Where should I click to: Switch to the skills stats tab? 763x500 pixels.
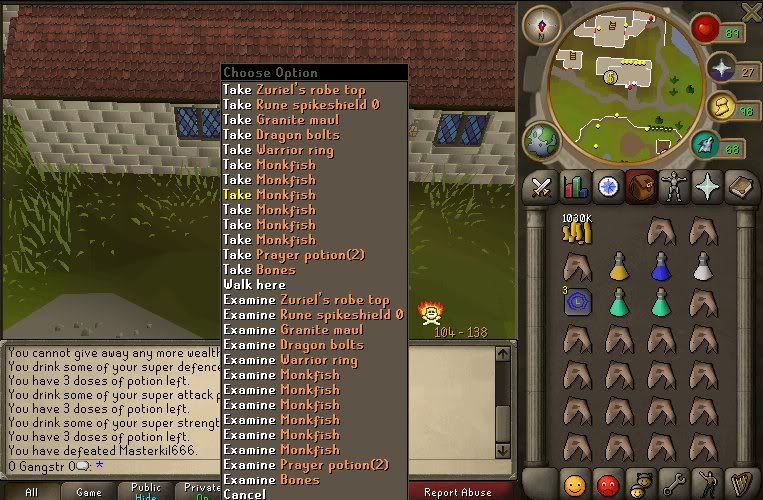575,187
